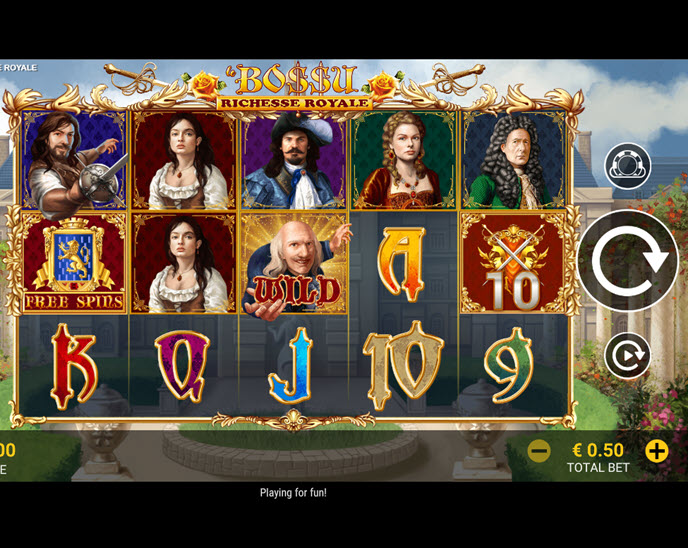688x548 pixels.
Task: Spin the reels with the large circular arrow
Action: coord(628,261)
